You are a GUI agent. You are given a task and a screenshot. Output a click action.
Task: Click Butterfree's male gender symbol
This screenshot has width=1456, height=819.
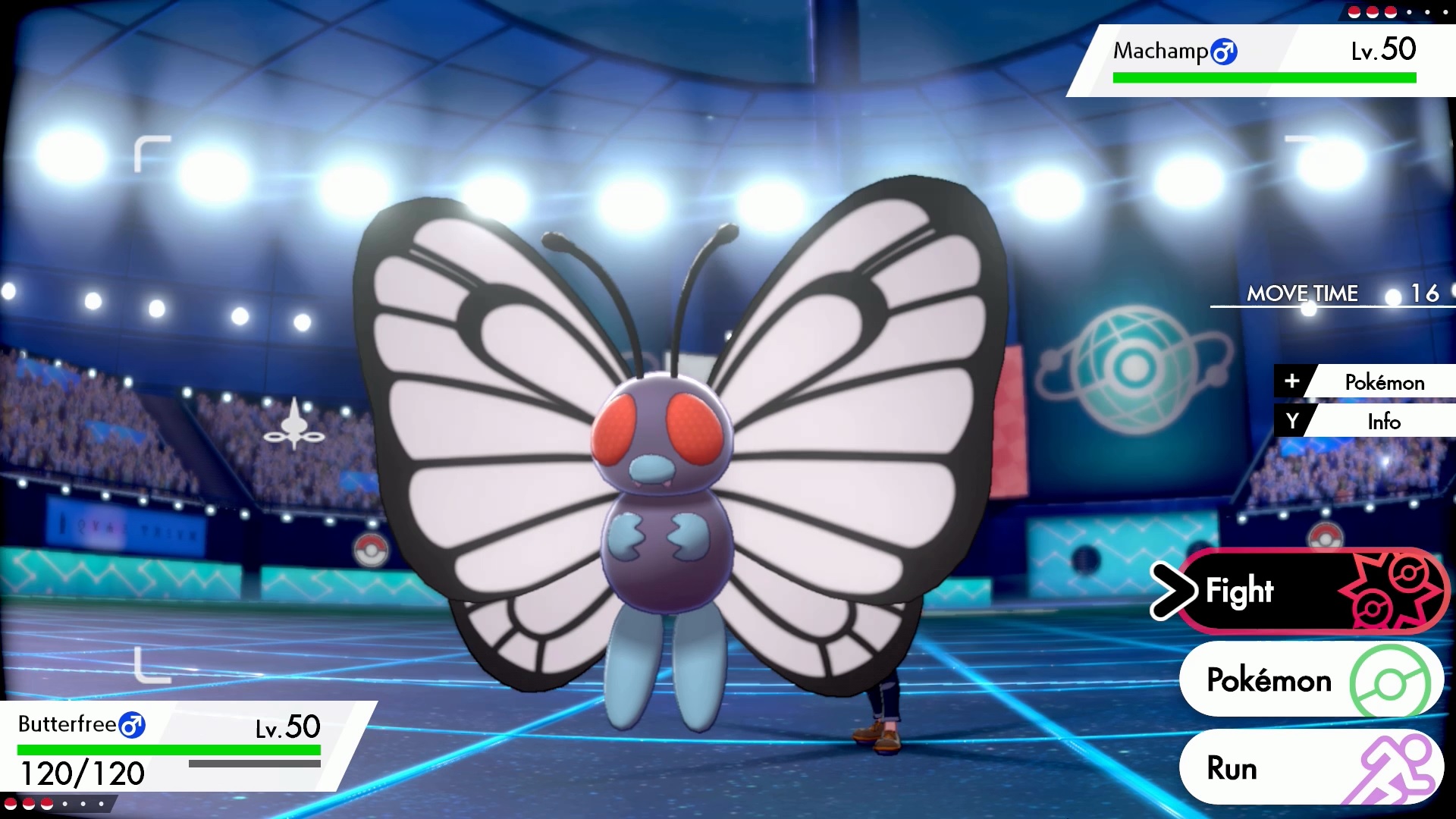click(132, 725)
